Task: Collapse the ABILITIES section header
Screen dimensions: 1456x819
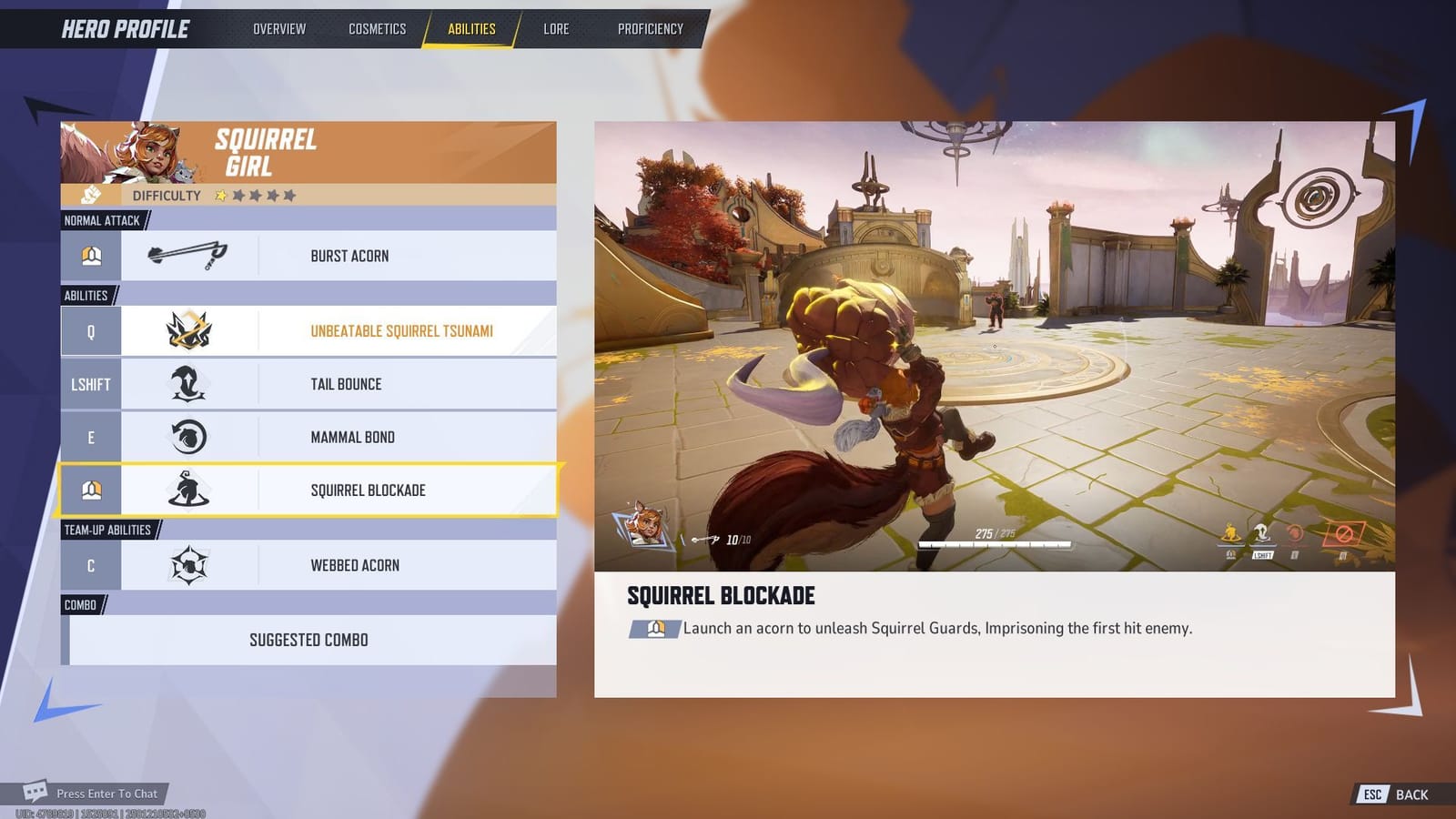Action: coord(86,295)
